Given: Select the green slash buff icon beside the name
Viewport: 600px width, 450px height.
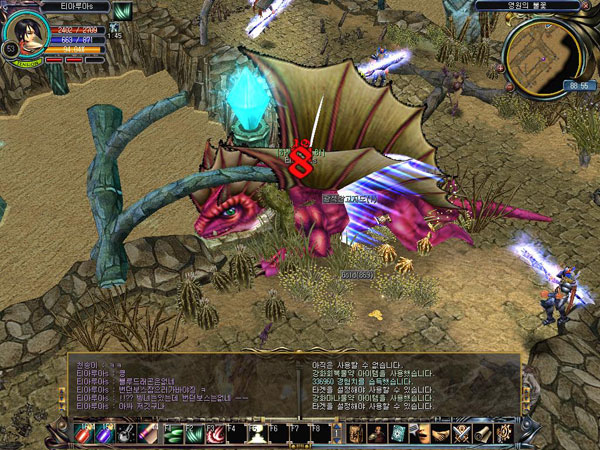Looking at the screenshot, I should 122,11.
